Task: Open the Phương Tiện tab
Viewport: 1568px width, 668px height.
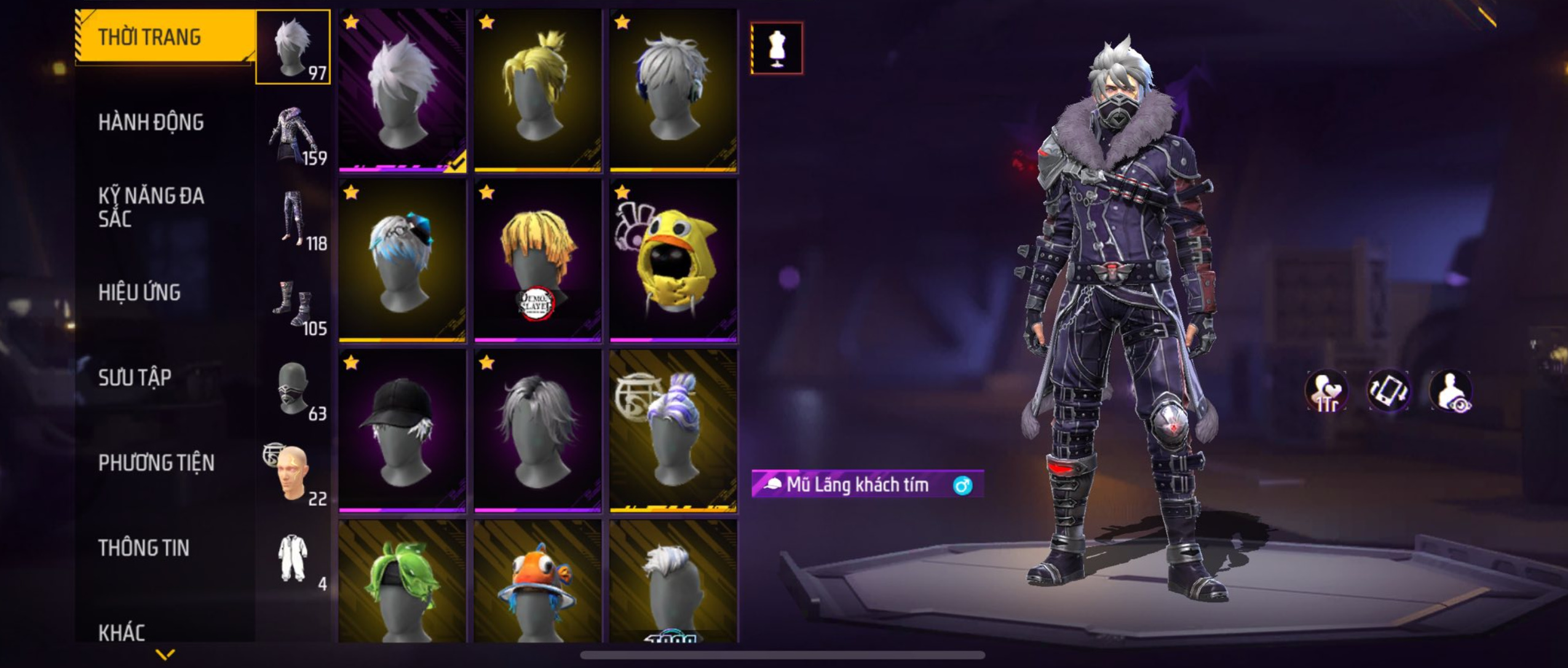Action: click(x=156, y=463)
